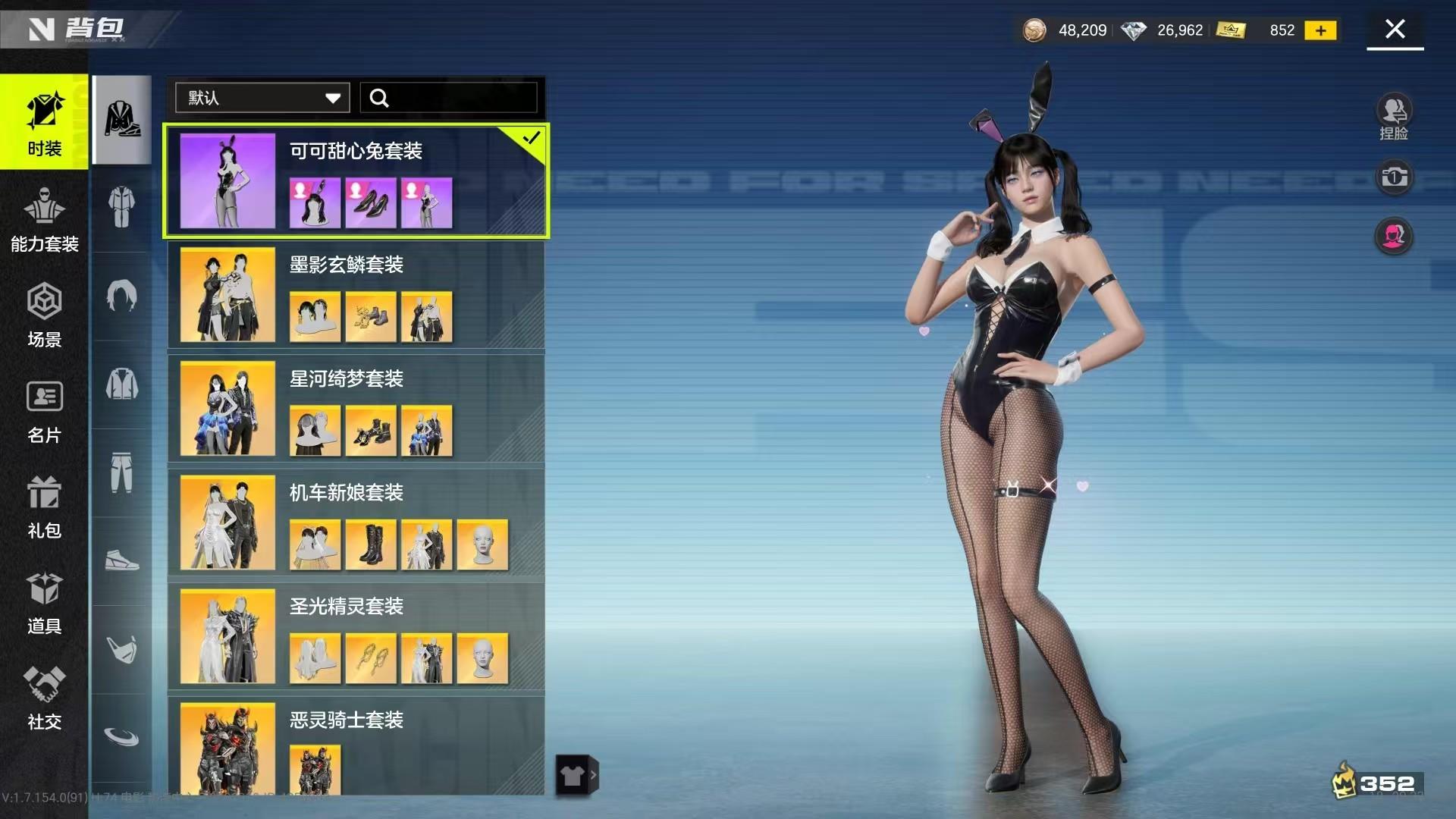This screenshot has height=819, width=1456.
Task: Open the 礼包 (gift pack) section
Action: coord(43,504)
